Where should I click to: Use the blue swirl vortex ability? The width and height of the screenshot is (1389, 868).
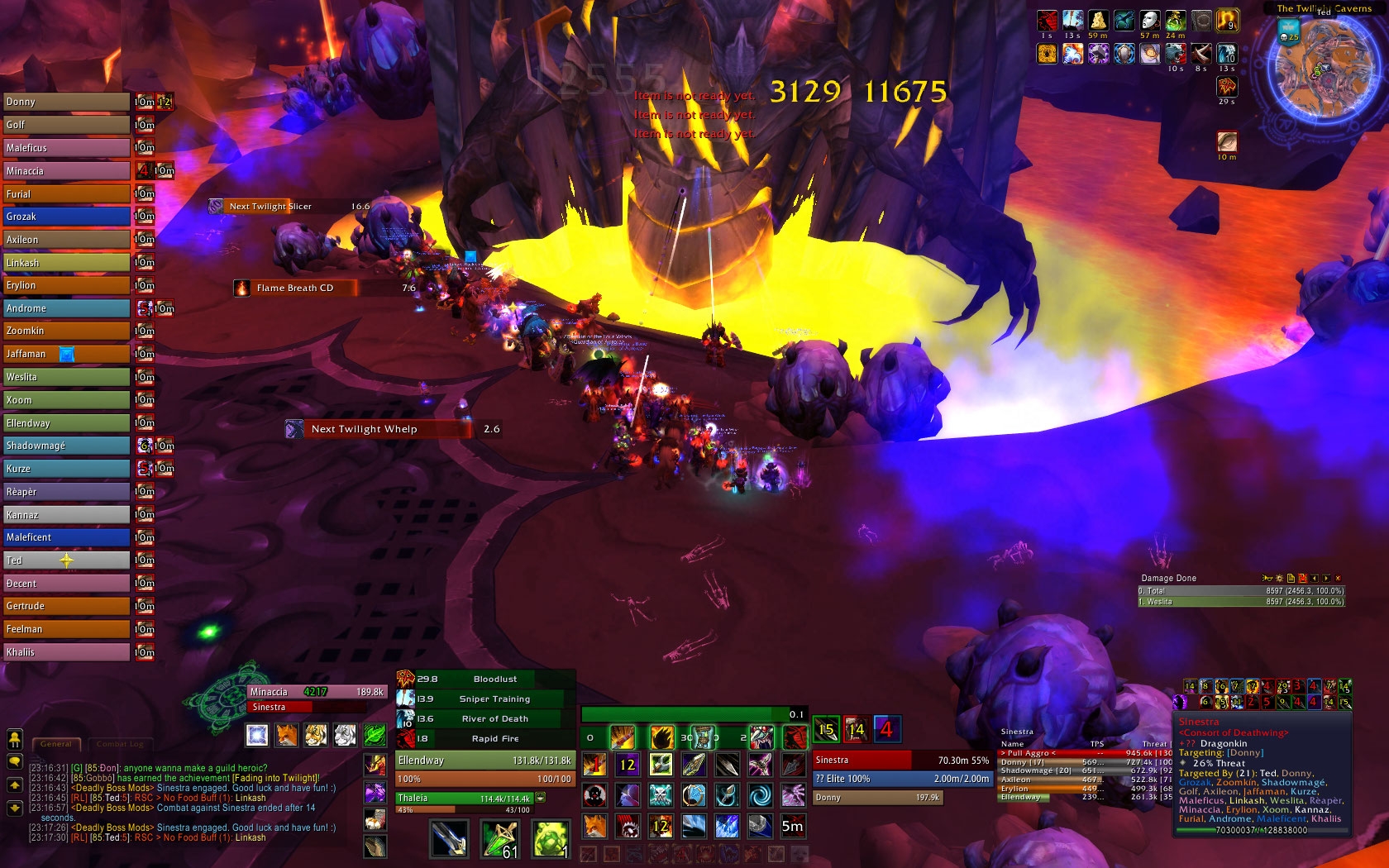point(759,795)
